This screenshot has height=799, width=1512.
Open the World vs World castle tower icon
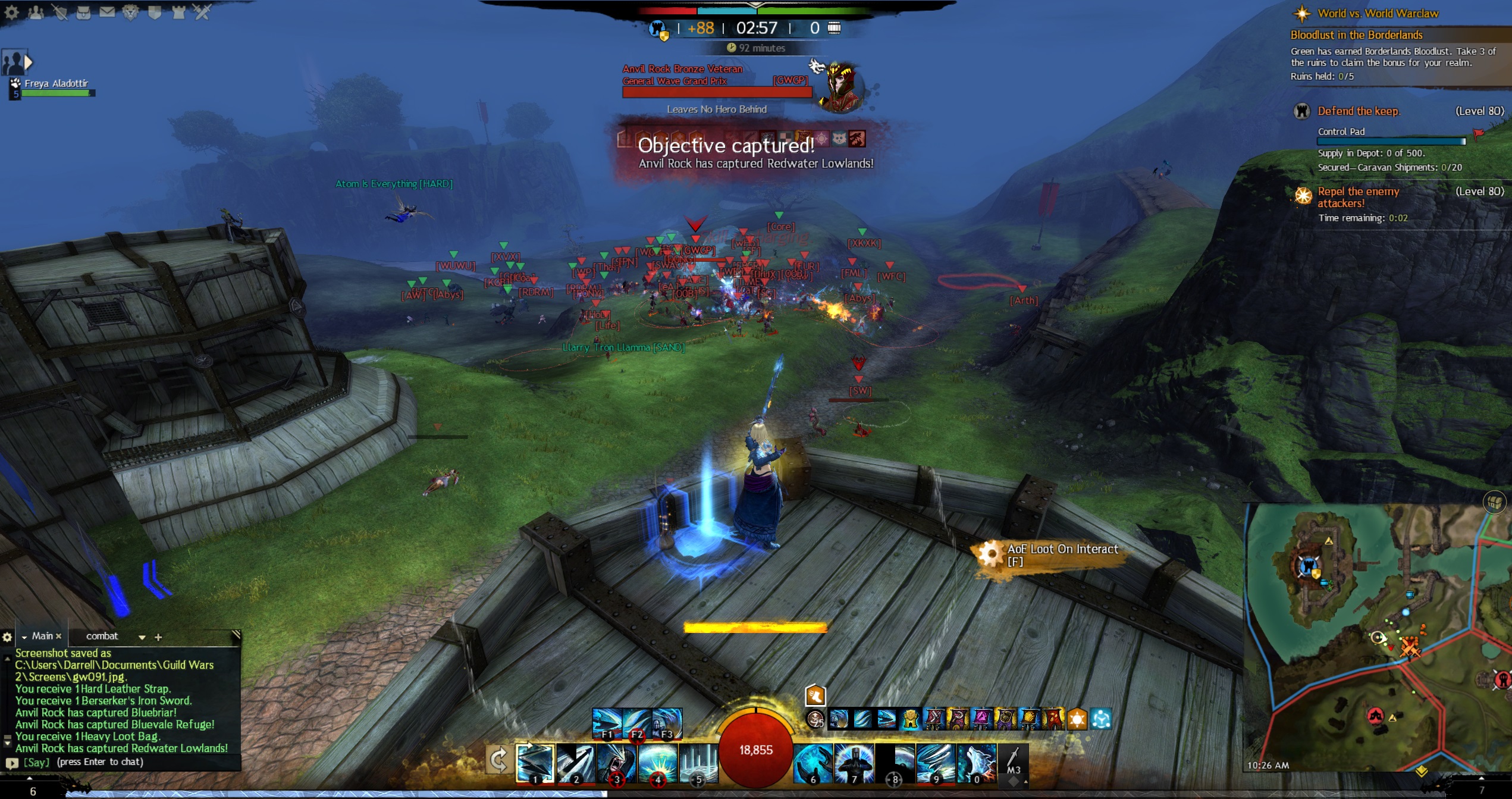178,12
